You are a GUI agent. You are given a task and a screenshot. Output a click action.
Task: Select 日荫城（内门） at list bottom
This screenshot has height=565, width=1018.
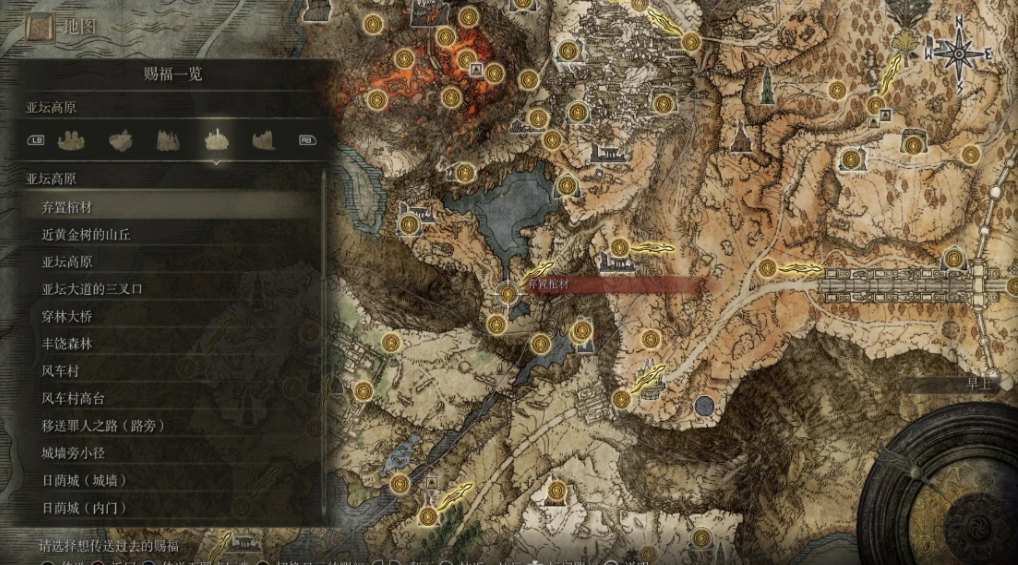(170, 507)
